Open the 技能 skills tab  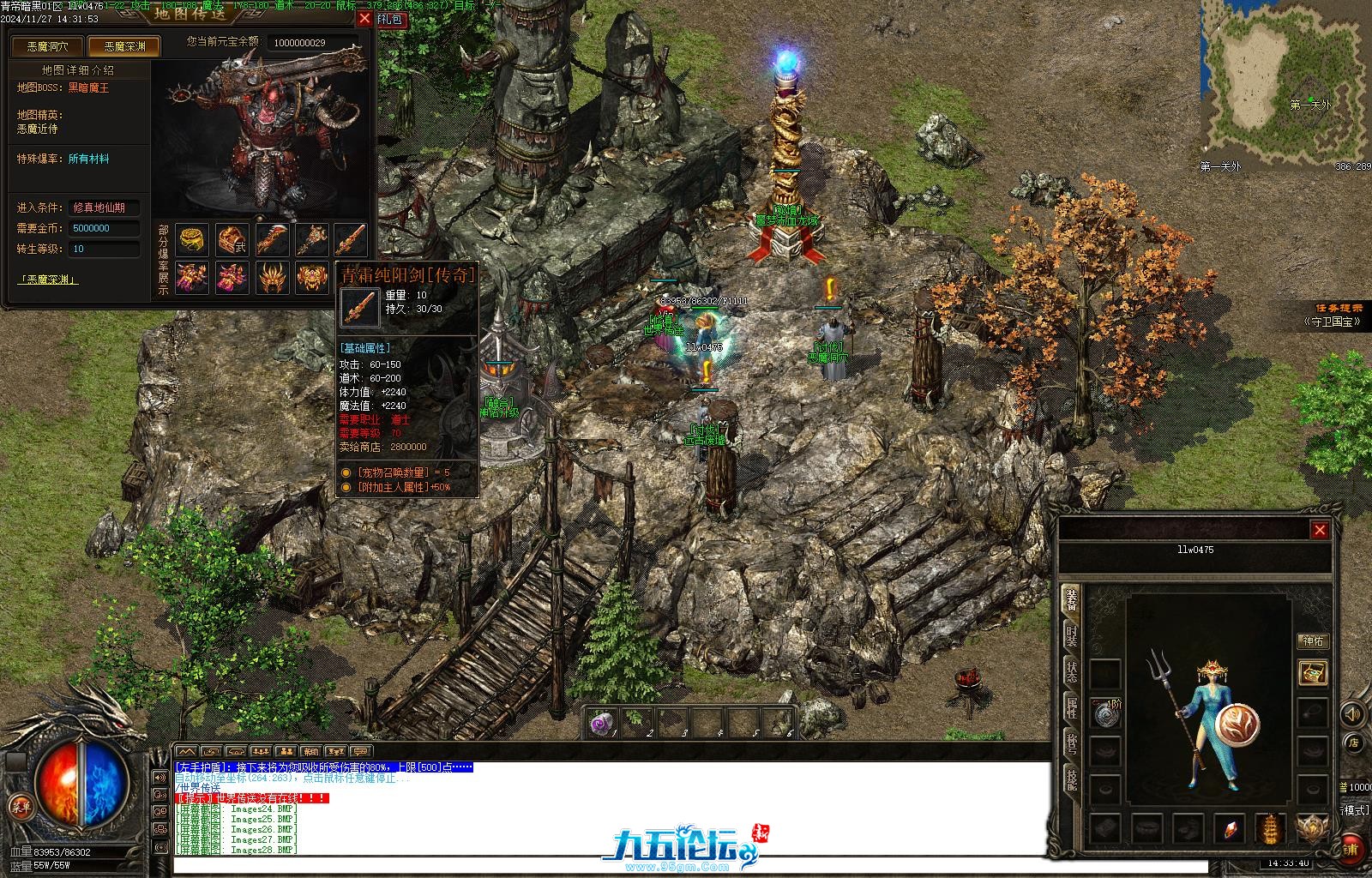click(1071, 779)
